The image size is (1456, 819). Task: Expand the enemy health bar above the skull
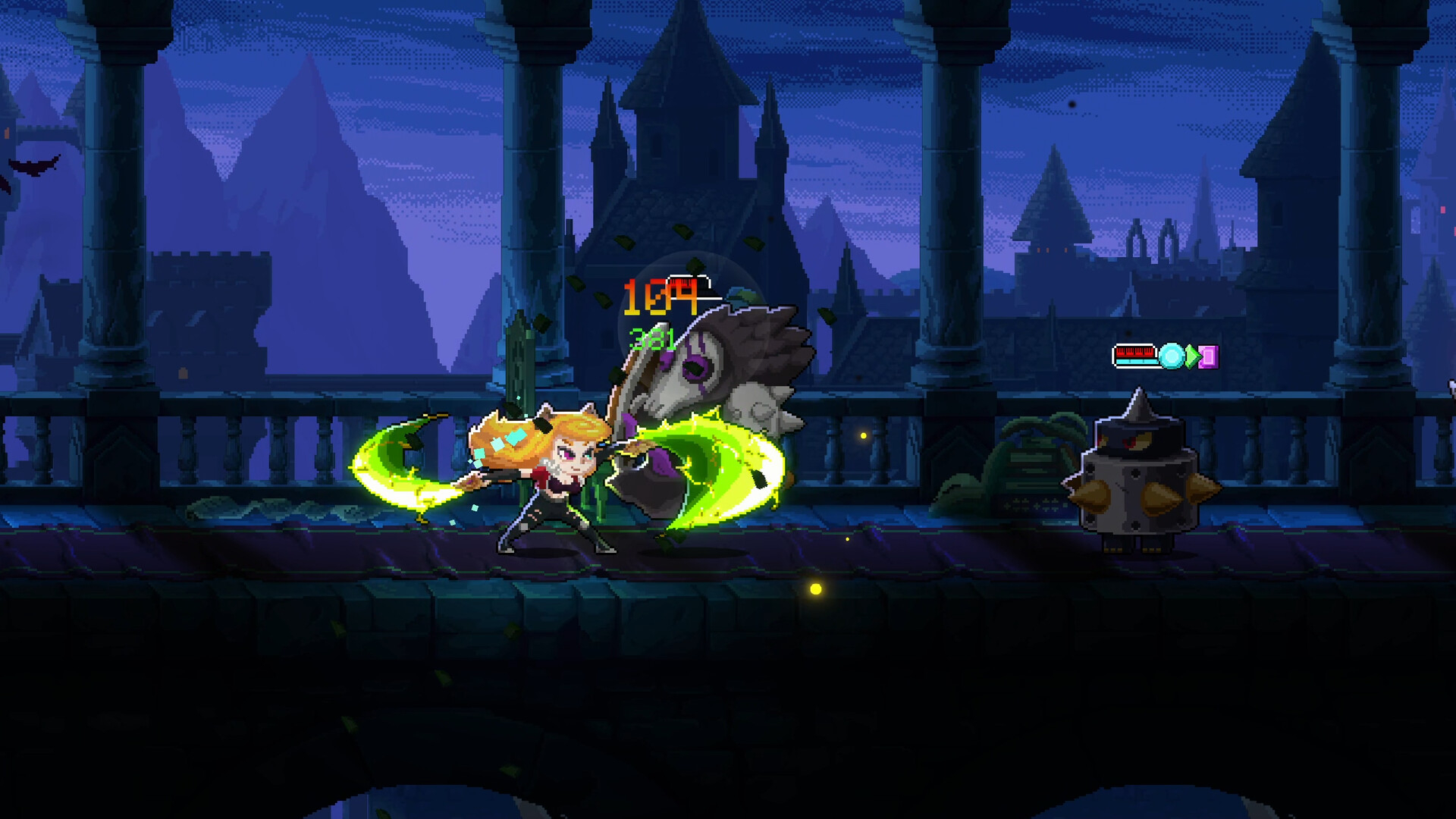(x=689, y=284)
